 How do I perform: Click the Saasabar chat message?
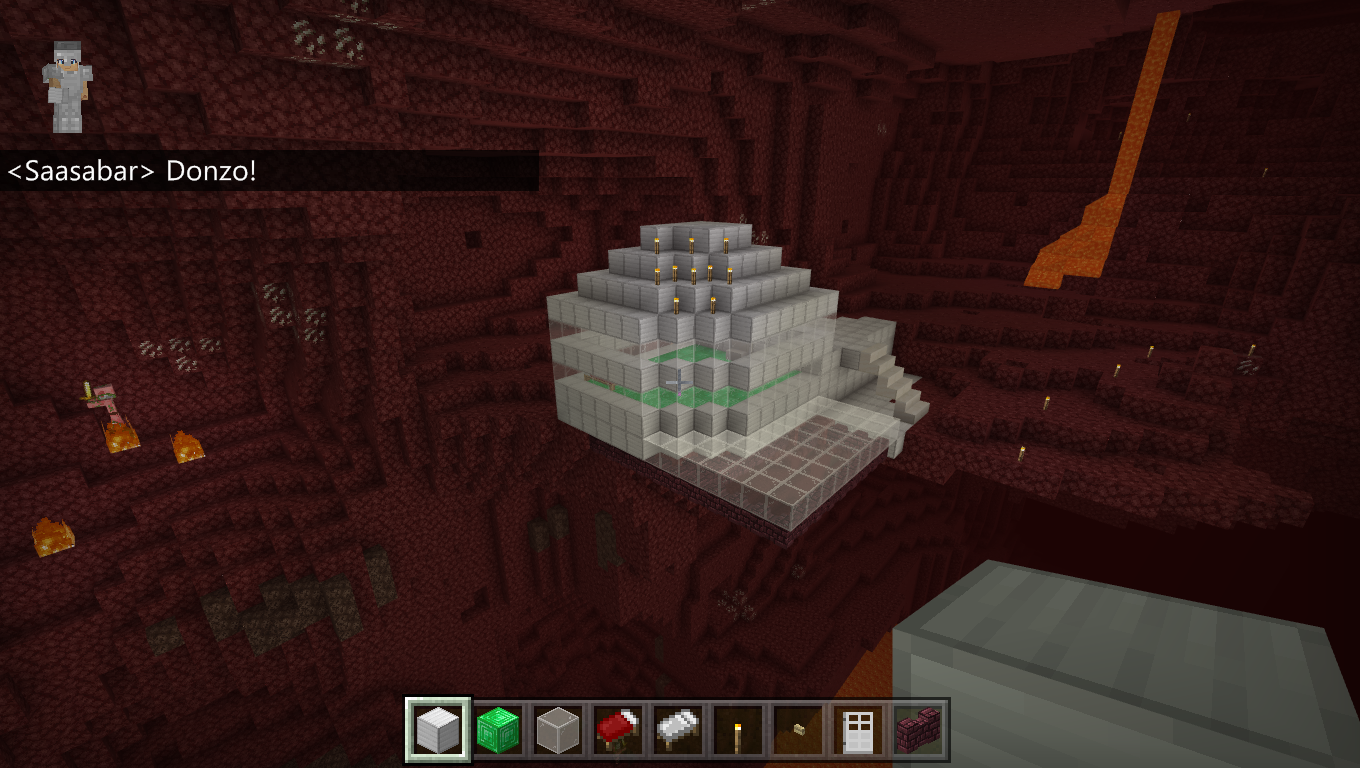pyautogui.click(x=132, y=171)
